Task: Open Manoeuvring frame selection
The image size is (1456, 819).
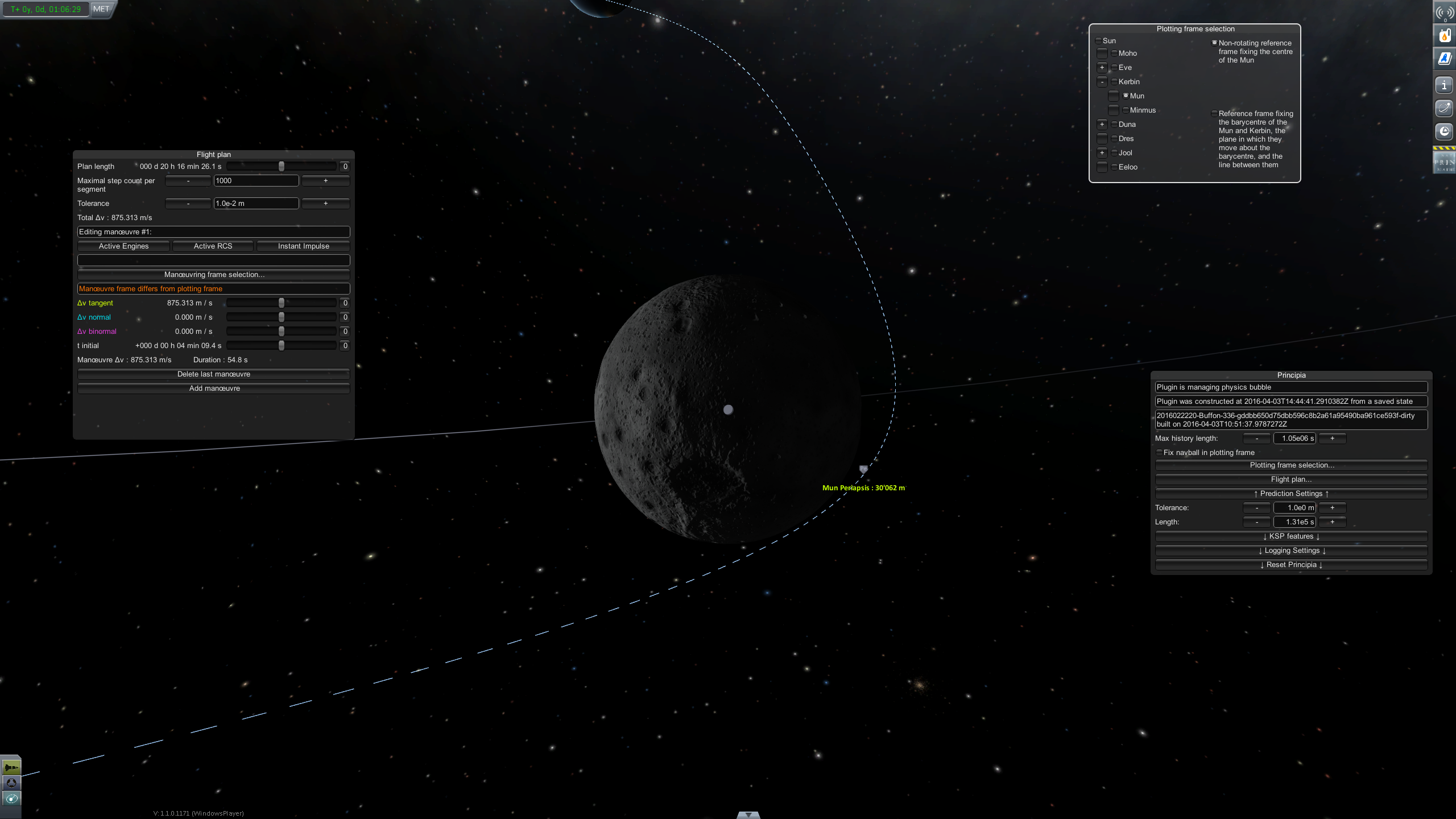Action: (x=214, y=275)
